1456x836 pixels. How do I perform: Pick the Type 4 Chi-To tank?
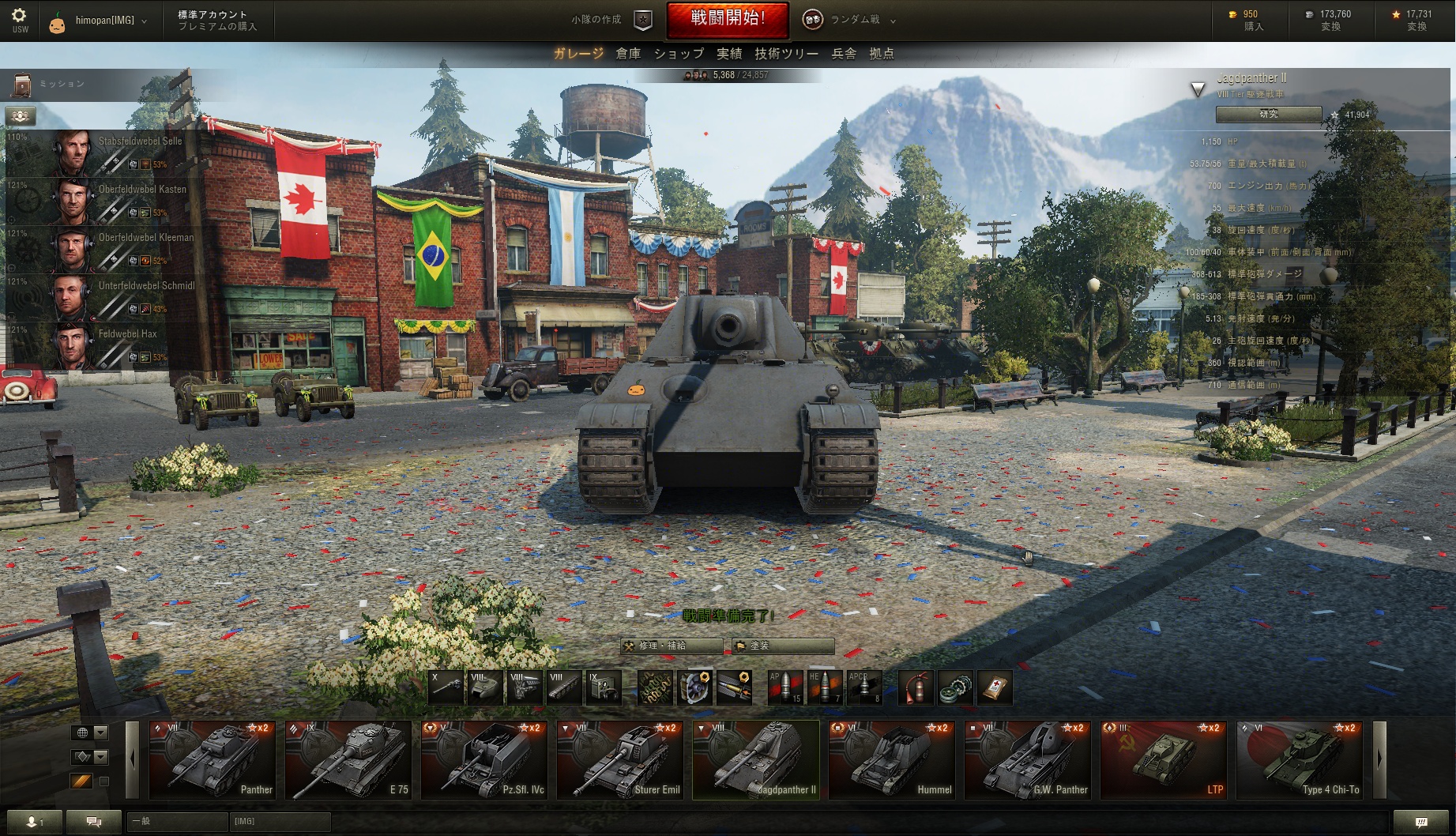coord(1300,759)
